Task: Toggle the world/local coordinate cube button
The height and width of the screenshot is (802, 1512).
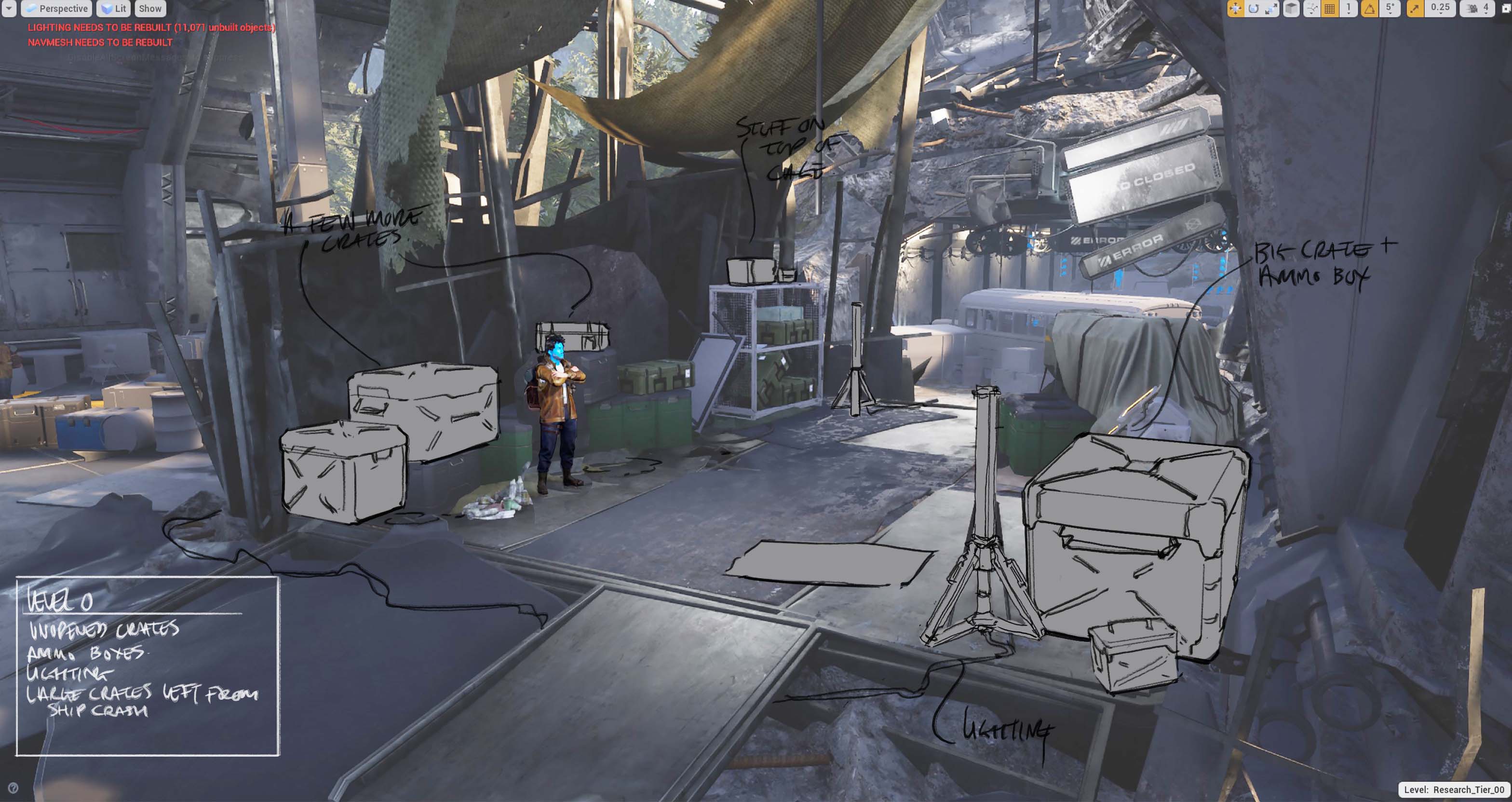Action: click(x=1291, y=8)
